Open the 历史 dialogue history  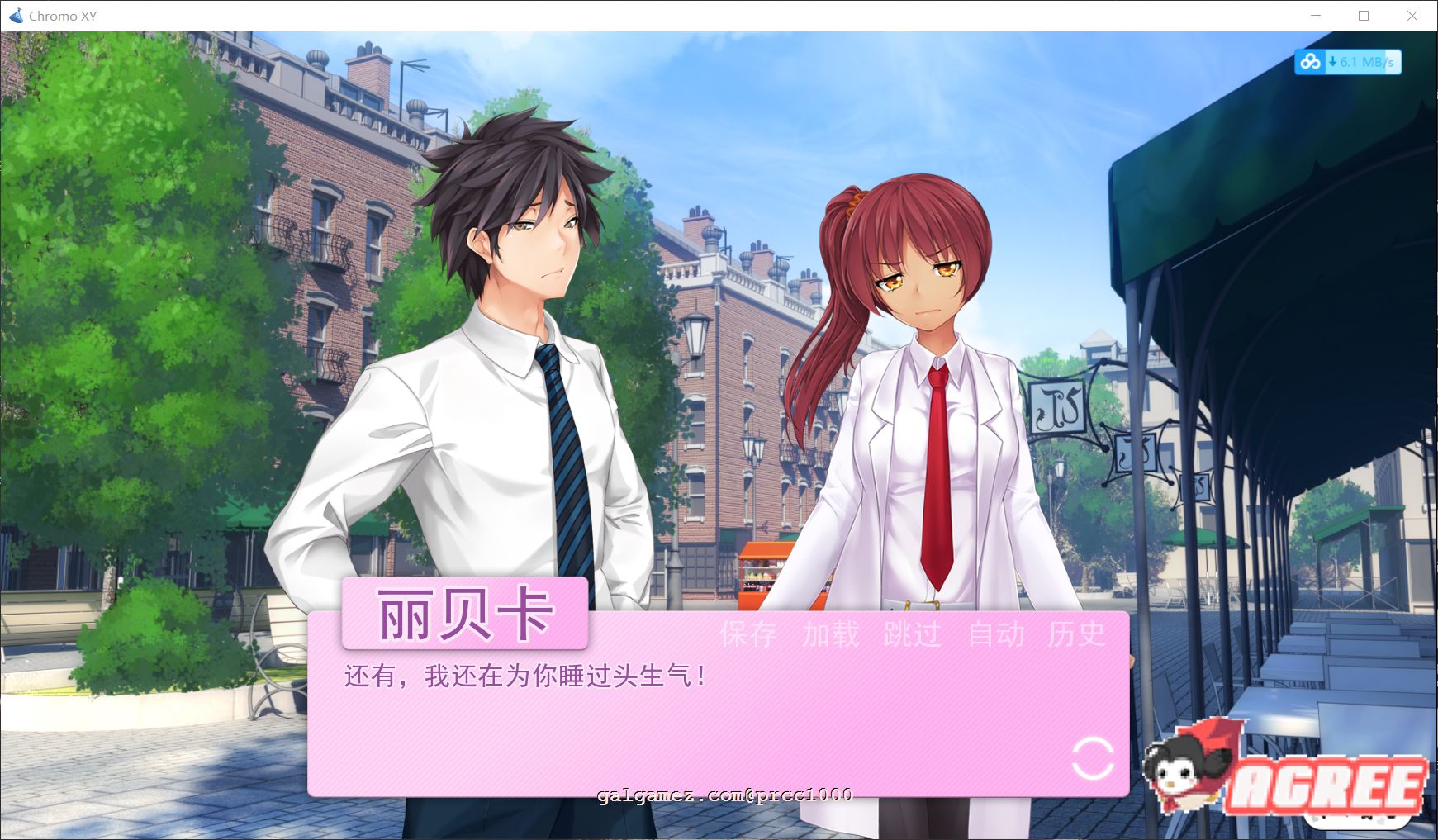1077,637
